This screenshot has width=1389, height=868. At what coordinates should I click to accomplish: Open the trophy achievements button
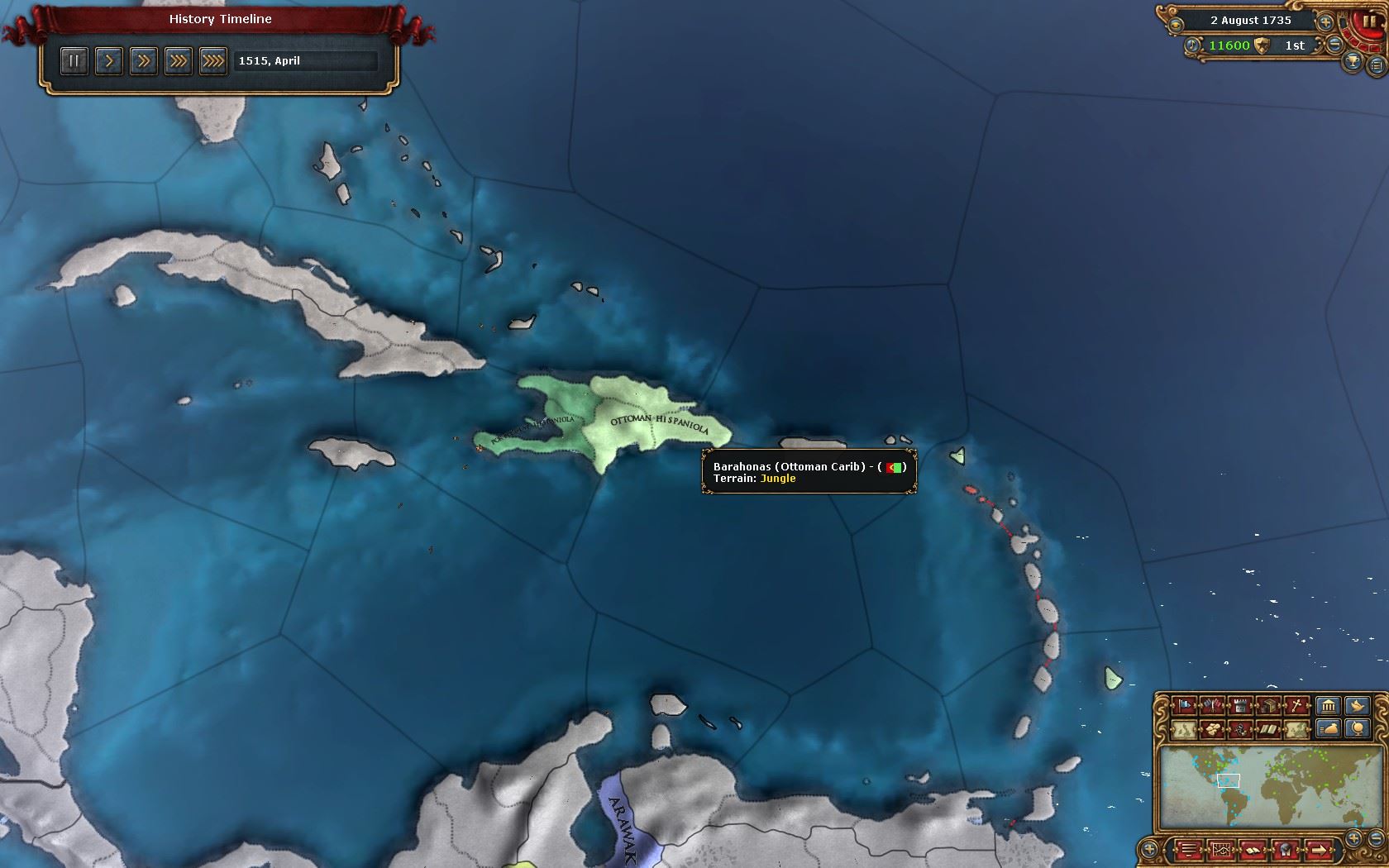(1353, 62)
